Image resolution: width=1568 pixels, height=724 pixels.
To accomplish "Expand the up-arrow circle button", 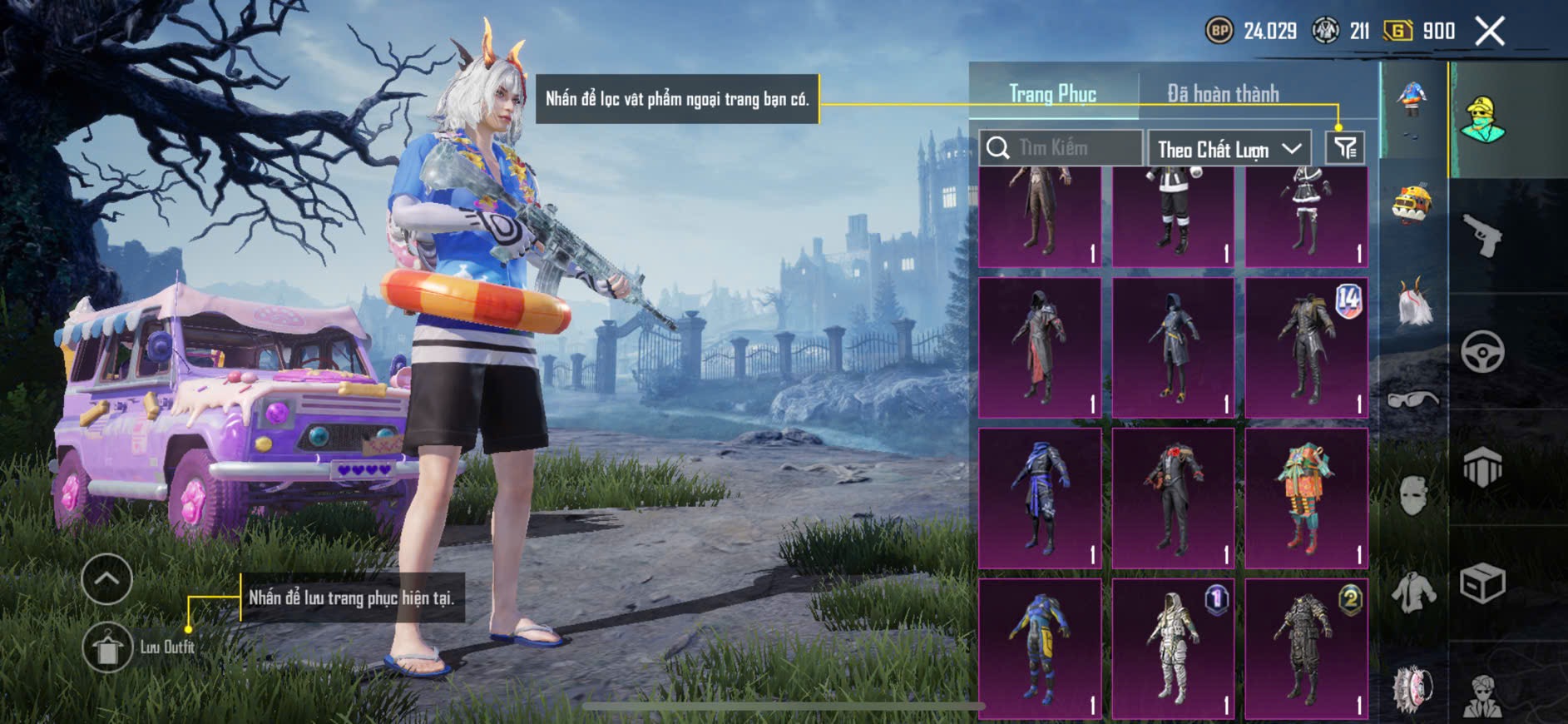I will [x=107, y=578].
